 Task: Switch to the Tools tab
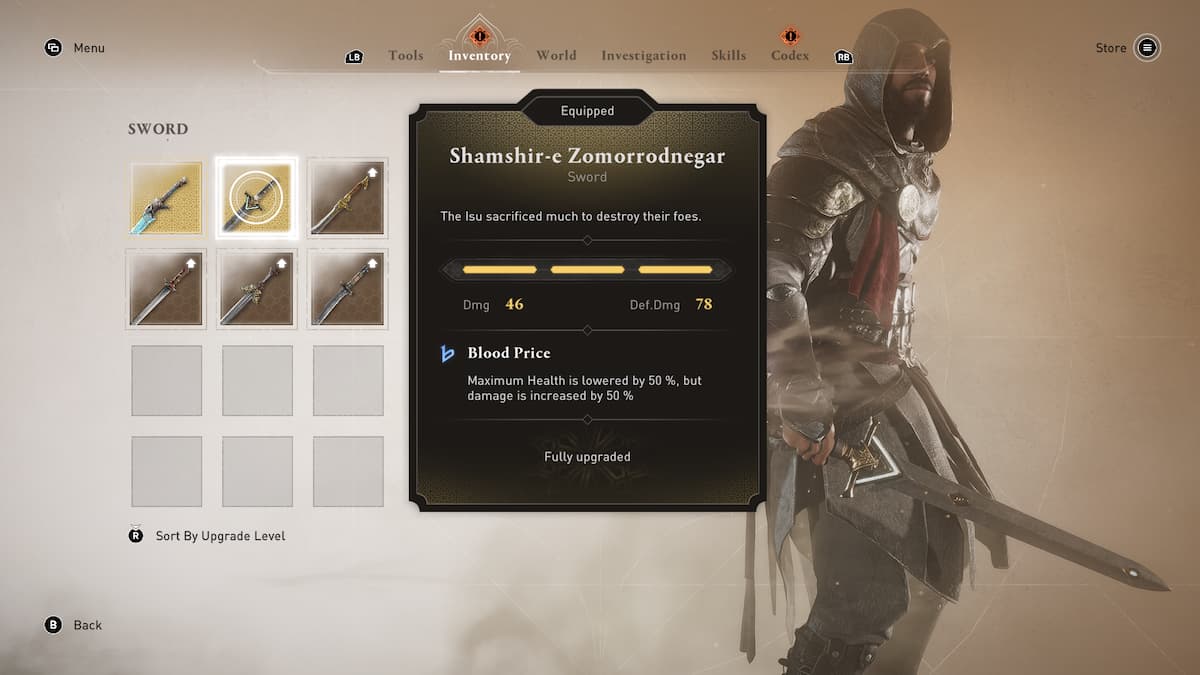405,56
